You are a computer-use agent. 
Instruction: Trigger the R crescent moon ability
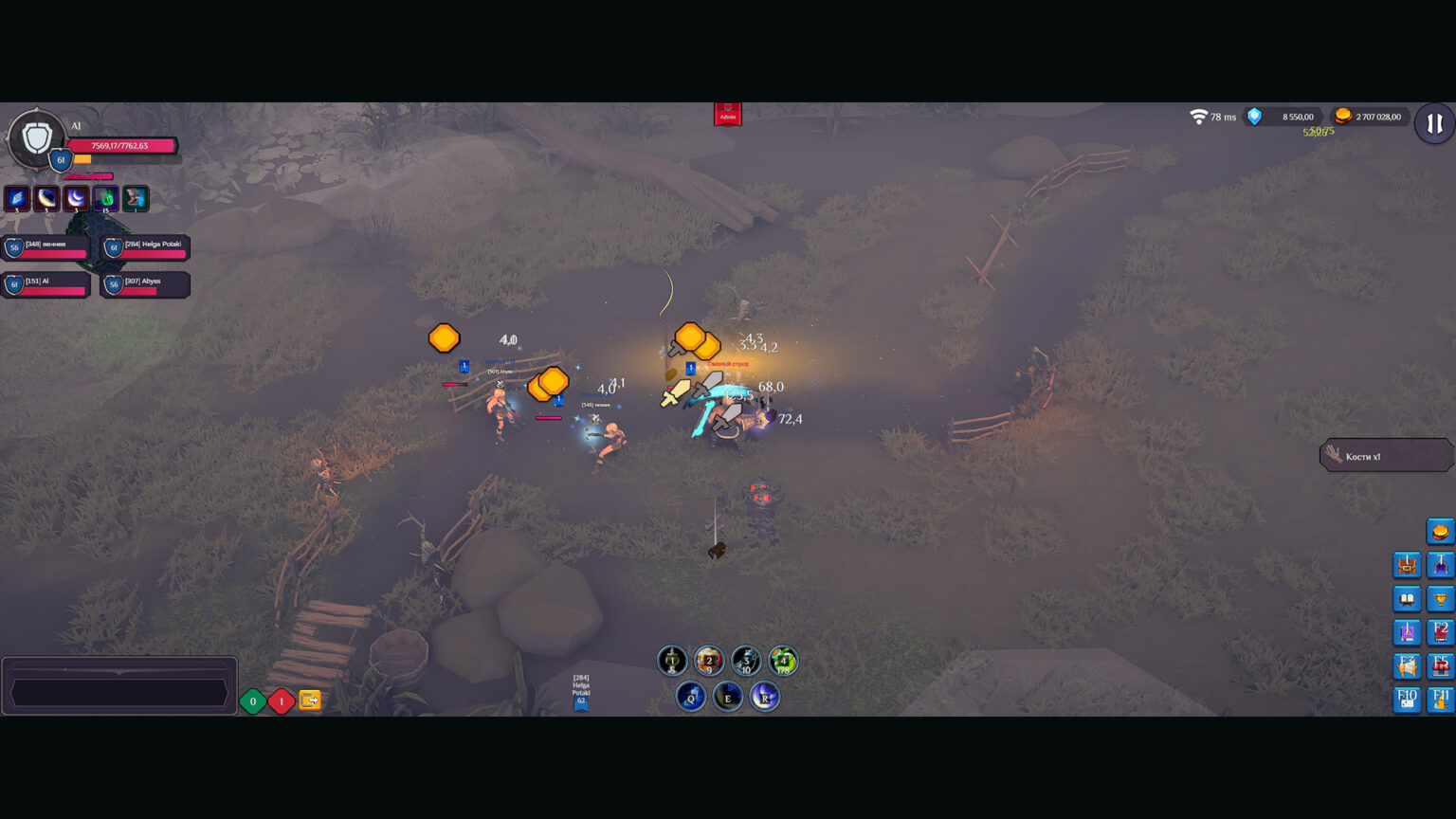(x=764, y=698)
